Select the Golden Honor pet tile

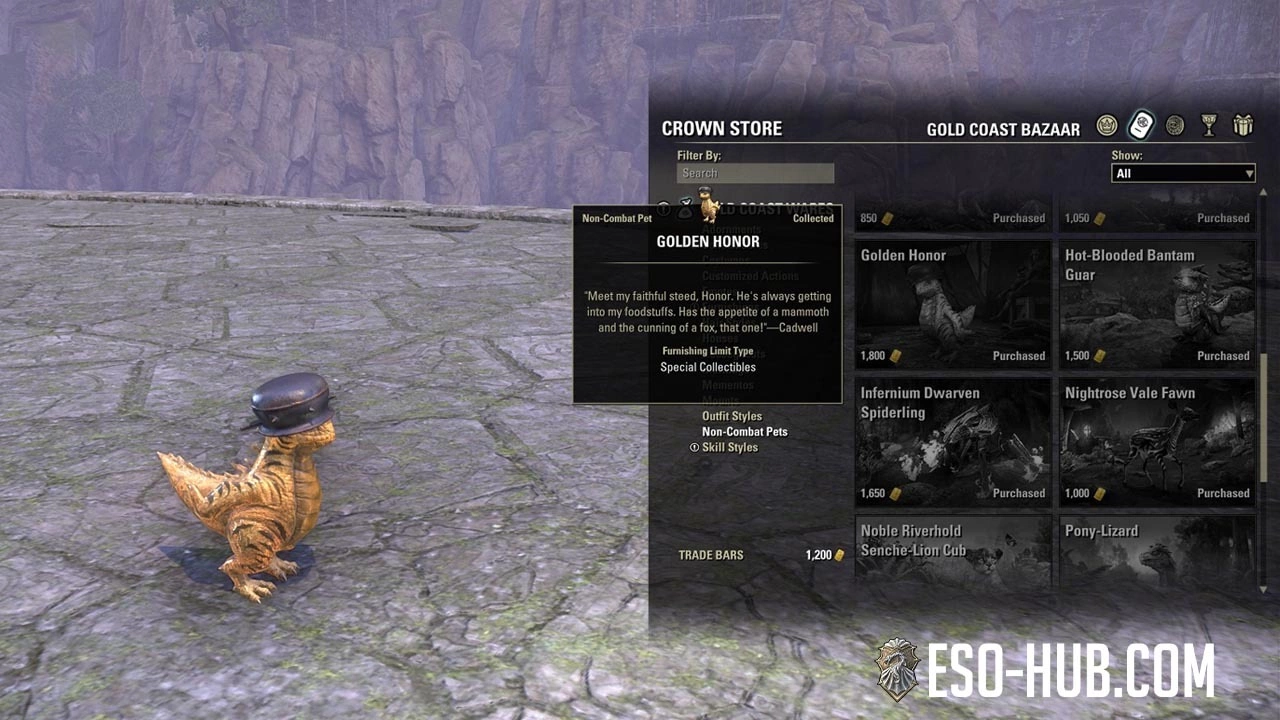click(x=952, y=304)
